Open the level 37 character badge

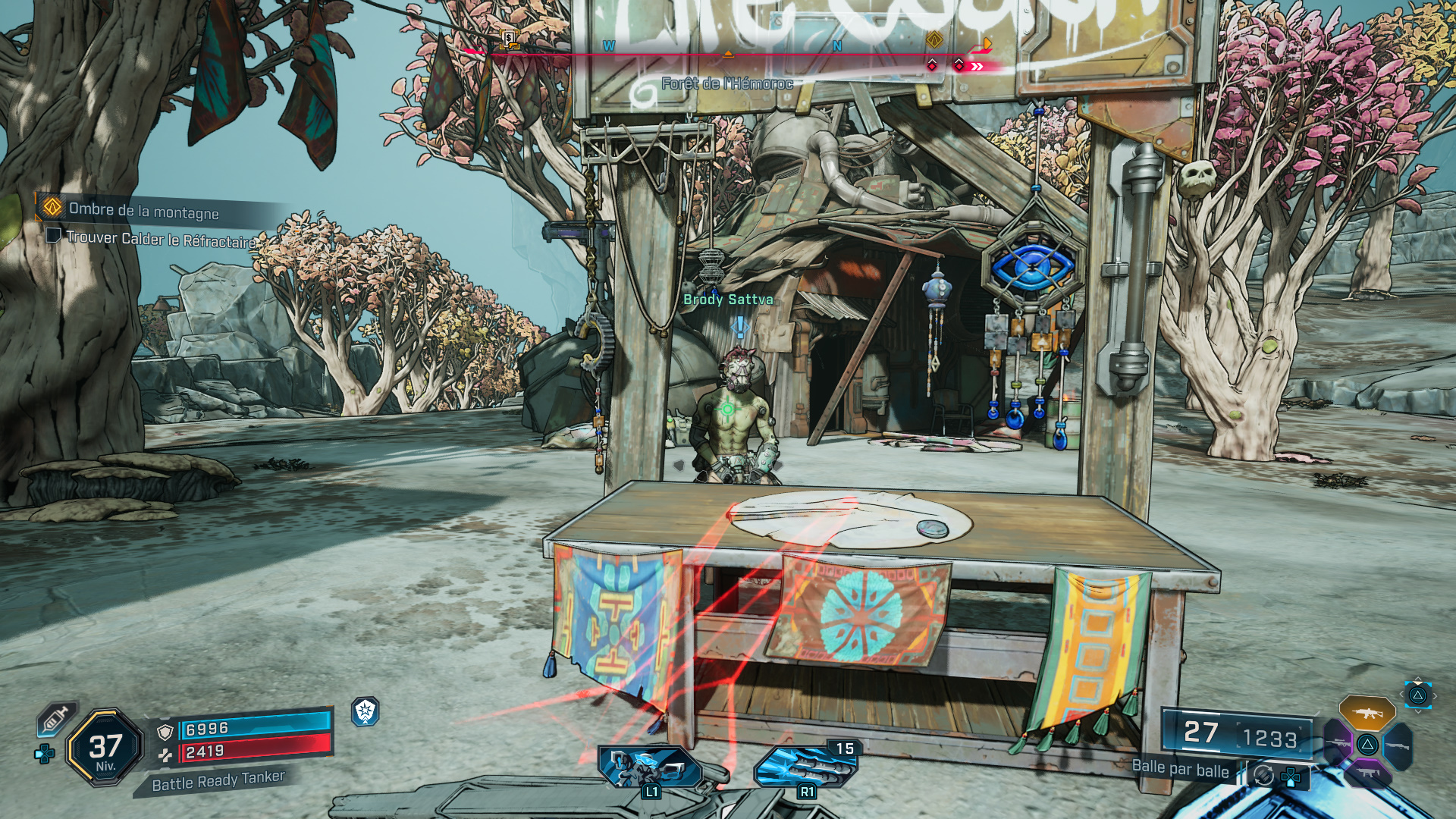[105, 748]
